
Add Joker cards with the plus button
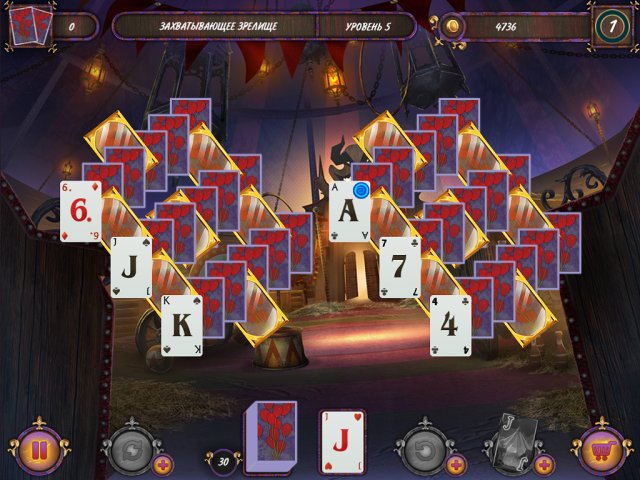[544, 464]
